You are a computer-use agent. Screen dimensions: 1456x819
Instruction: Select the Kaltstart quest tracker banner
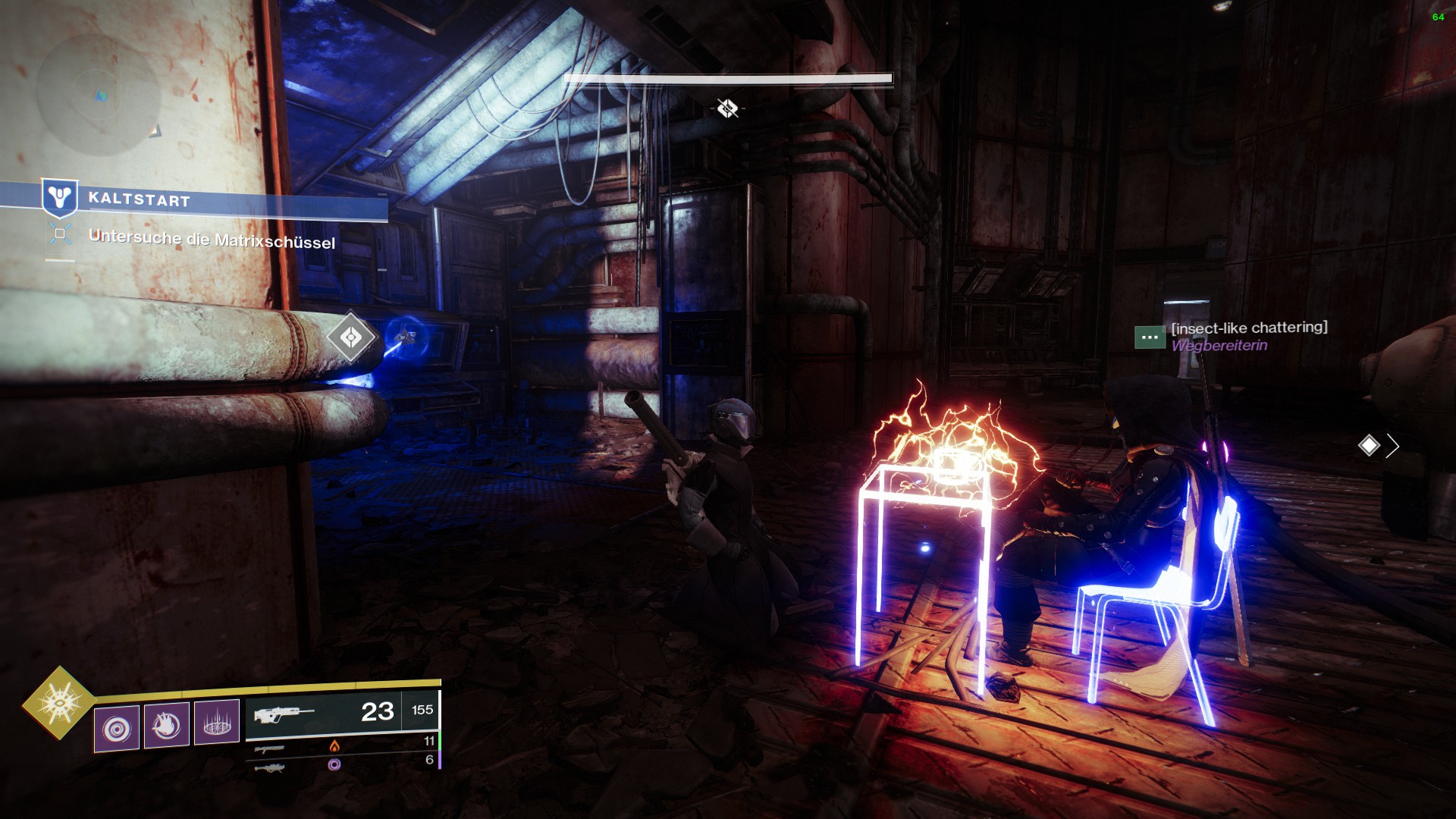[x=212, y=200]
